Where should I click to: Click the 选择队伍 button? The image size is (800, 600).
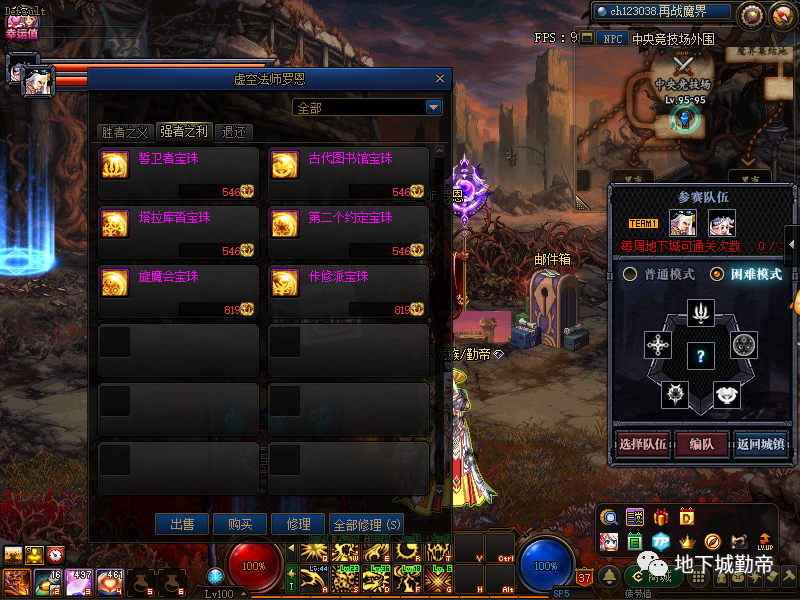(x=642, y=444)
